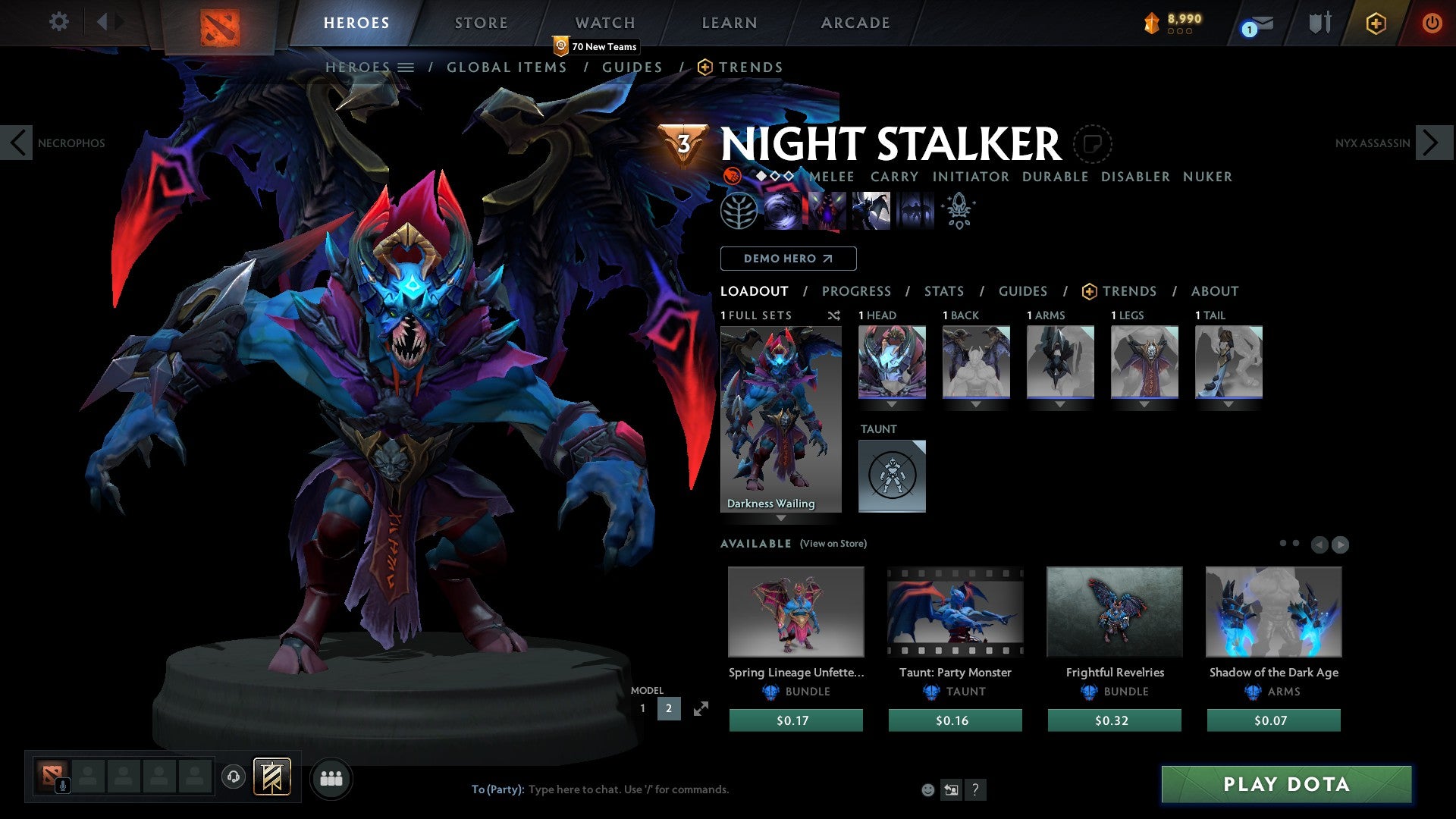Open the party guild banner icon
The image size is (1456, 819).
[x=271, y=777]
